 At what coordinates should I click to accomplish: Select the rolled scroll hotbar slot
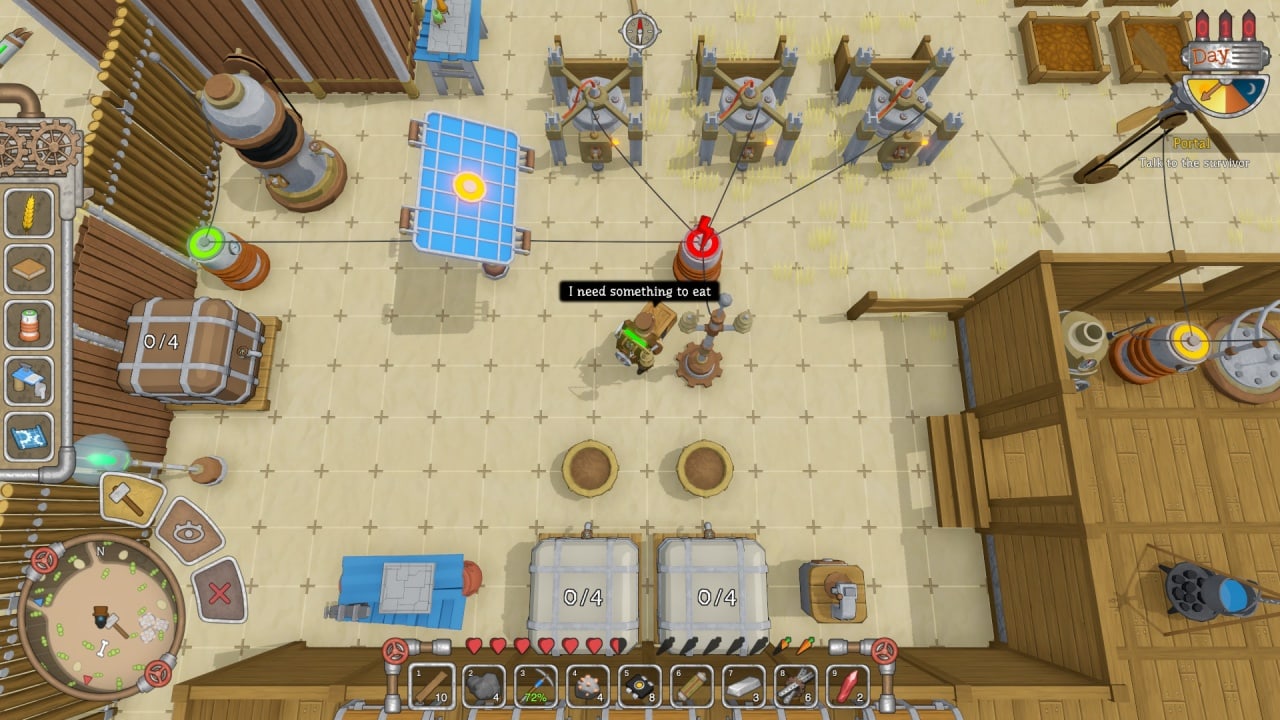pos(692,686)
